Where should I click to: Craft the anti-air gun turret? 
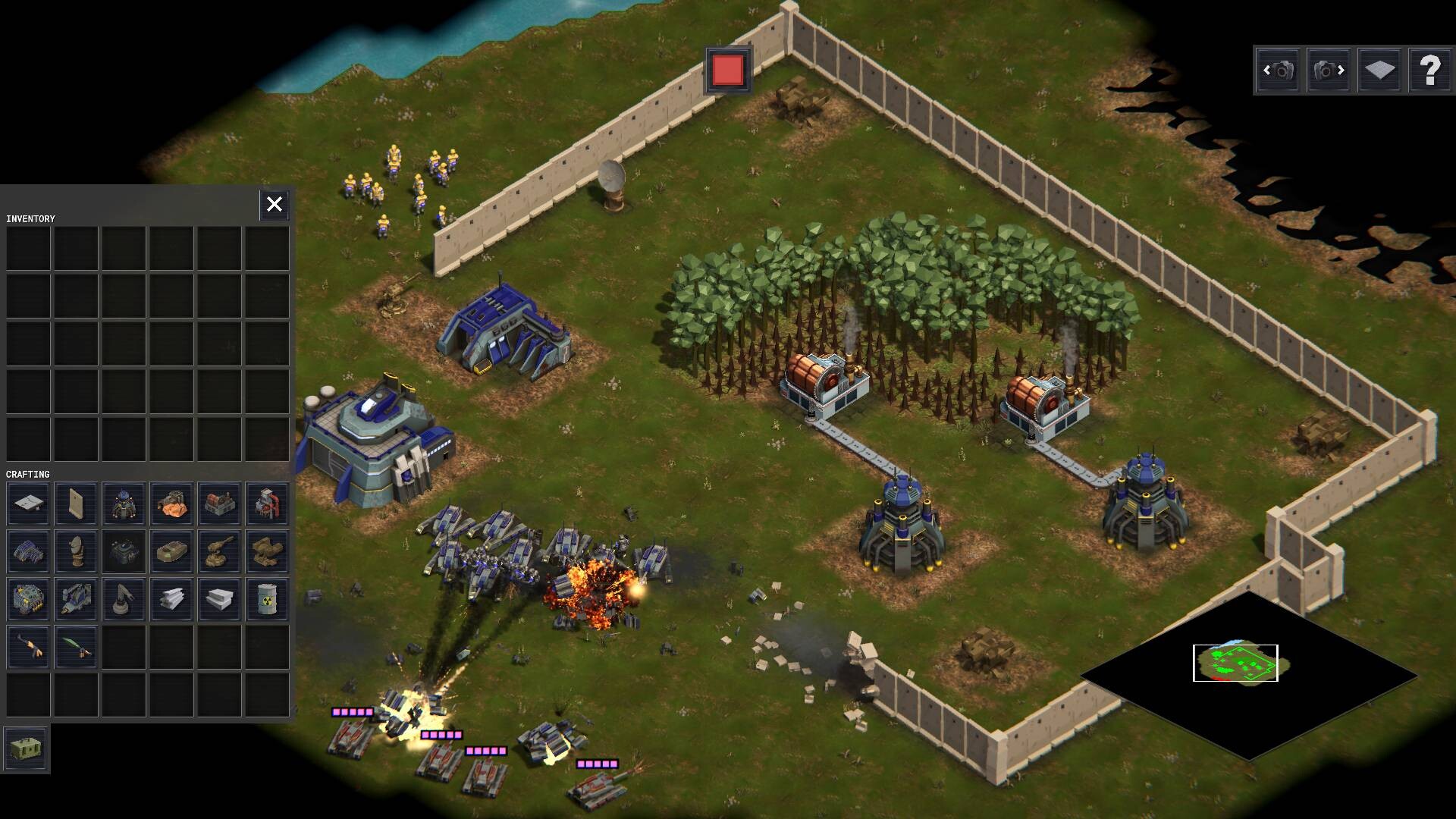coord(220,551)
